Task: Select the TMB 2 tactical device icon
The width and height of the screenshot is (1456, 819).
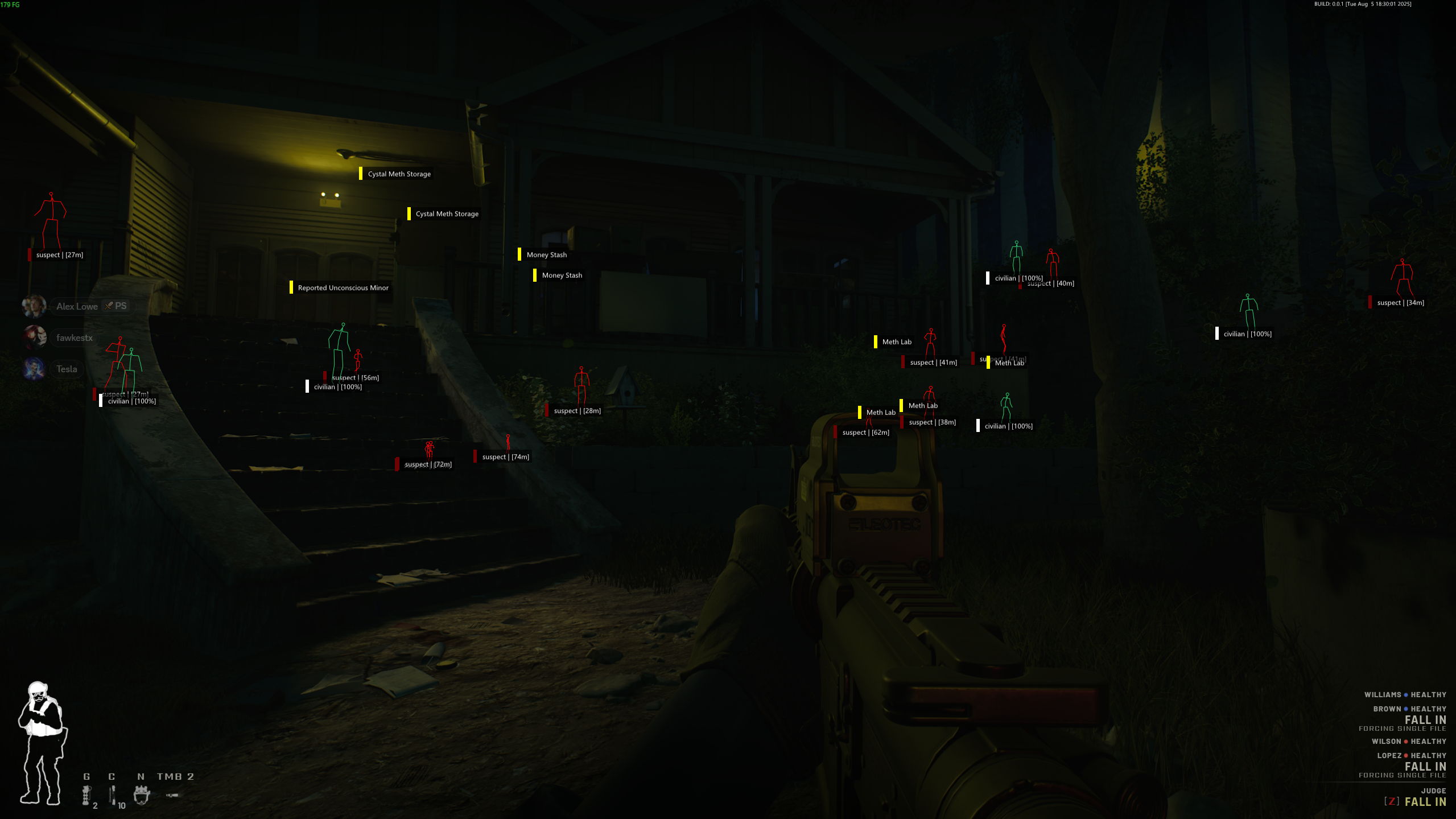Action: [172, 795]
